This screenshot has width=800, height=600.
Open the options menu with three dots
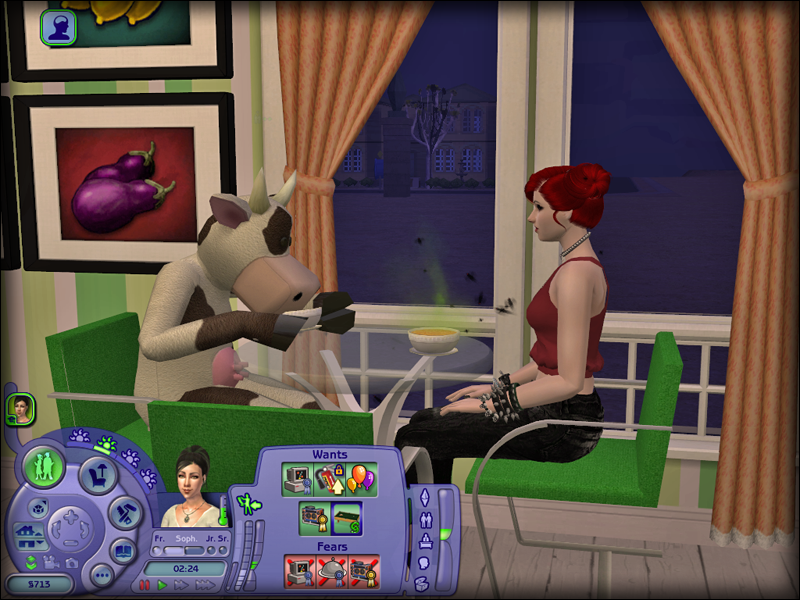point(101,576)
